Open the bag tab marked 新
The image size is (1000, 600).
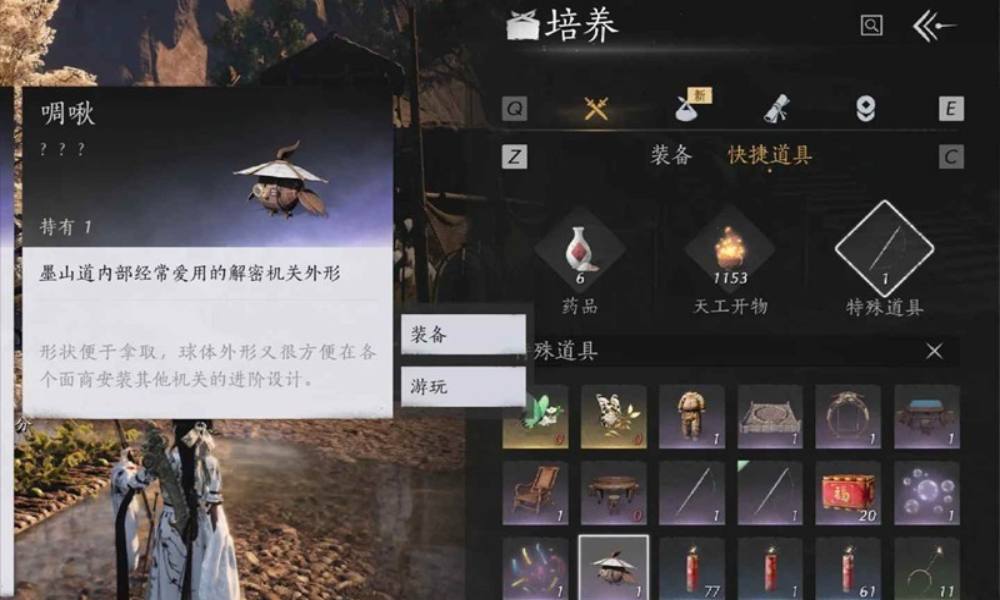(x=689, y=109)
